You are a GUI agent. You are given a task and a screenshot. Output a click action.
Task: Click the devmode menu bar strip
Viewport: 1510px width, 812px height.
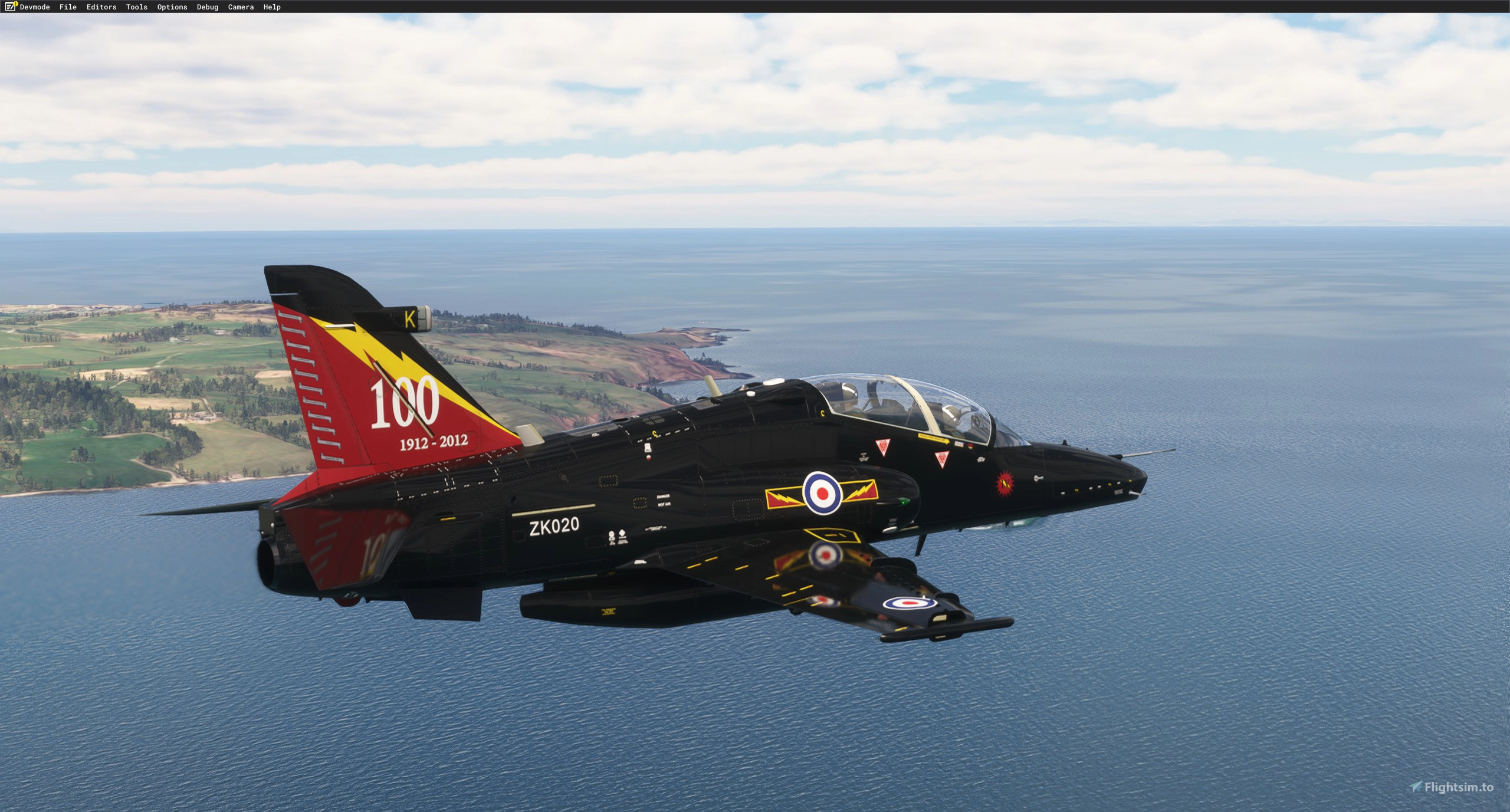pos(755,6)
